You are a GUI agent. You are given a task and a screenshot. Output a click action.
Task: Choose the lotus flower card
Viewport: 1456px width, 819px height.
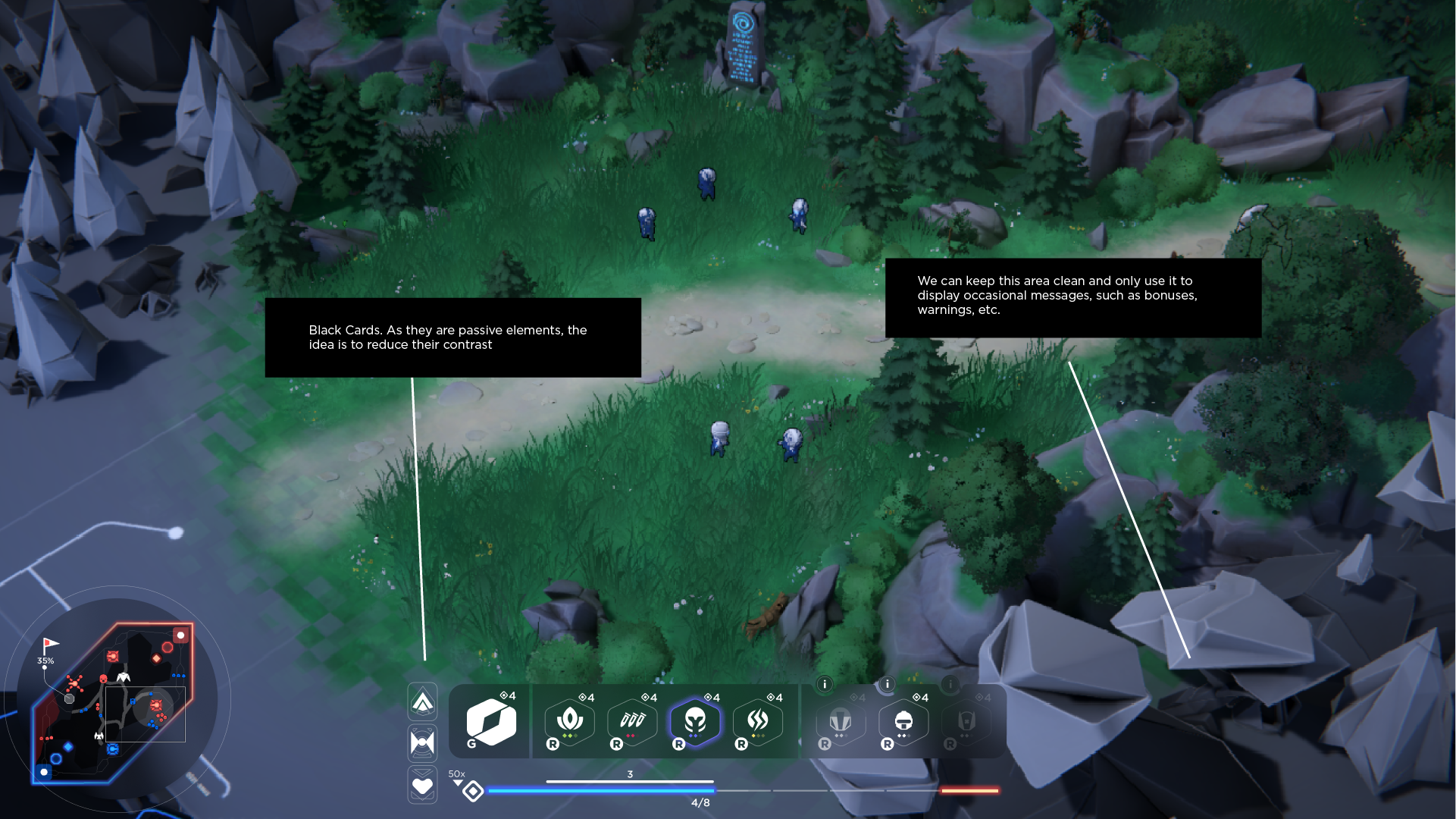(x=569, y=721)
